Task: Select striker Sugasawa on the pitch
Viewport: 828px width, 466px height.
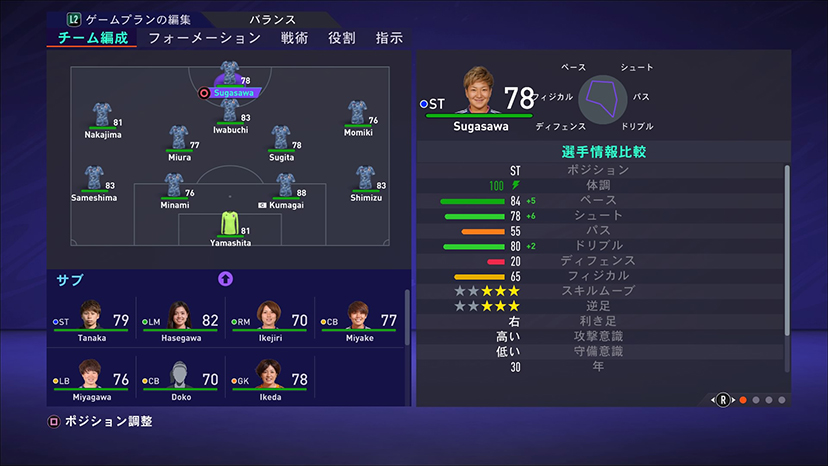Action: tap(229, 76)
